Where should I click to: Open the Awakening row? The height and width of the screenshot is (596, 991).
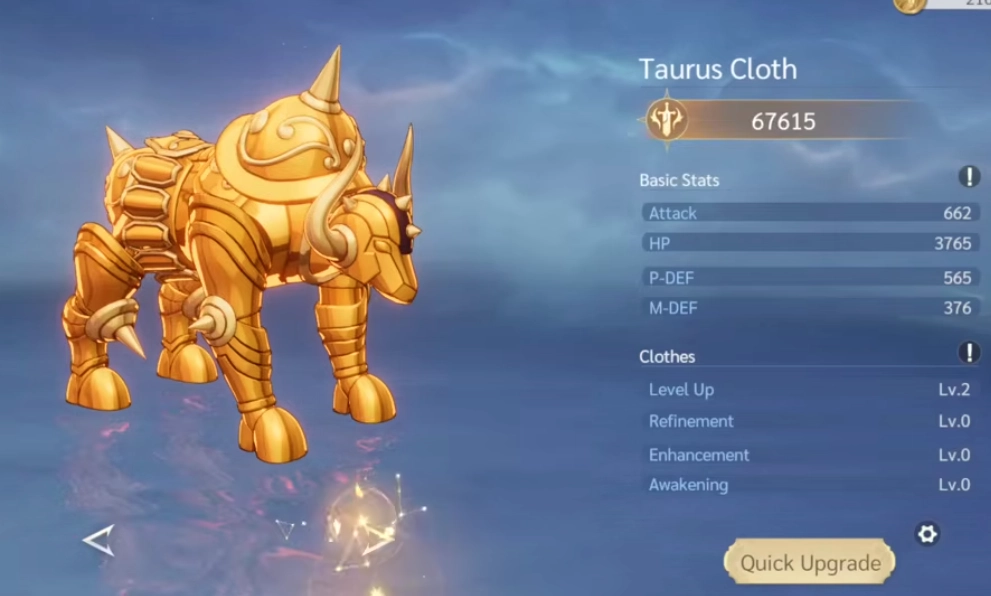[x=809, y=485]
